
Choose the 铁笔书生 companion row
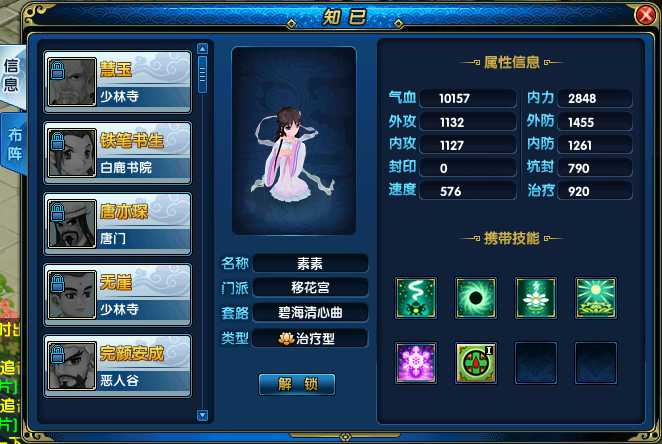(118, 152)
